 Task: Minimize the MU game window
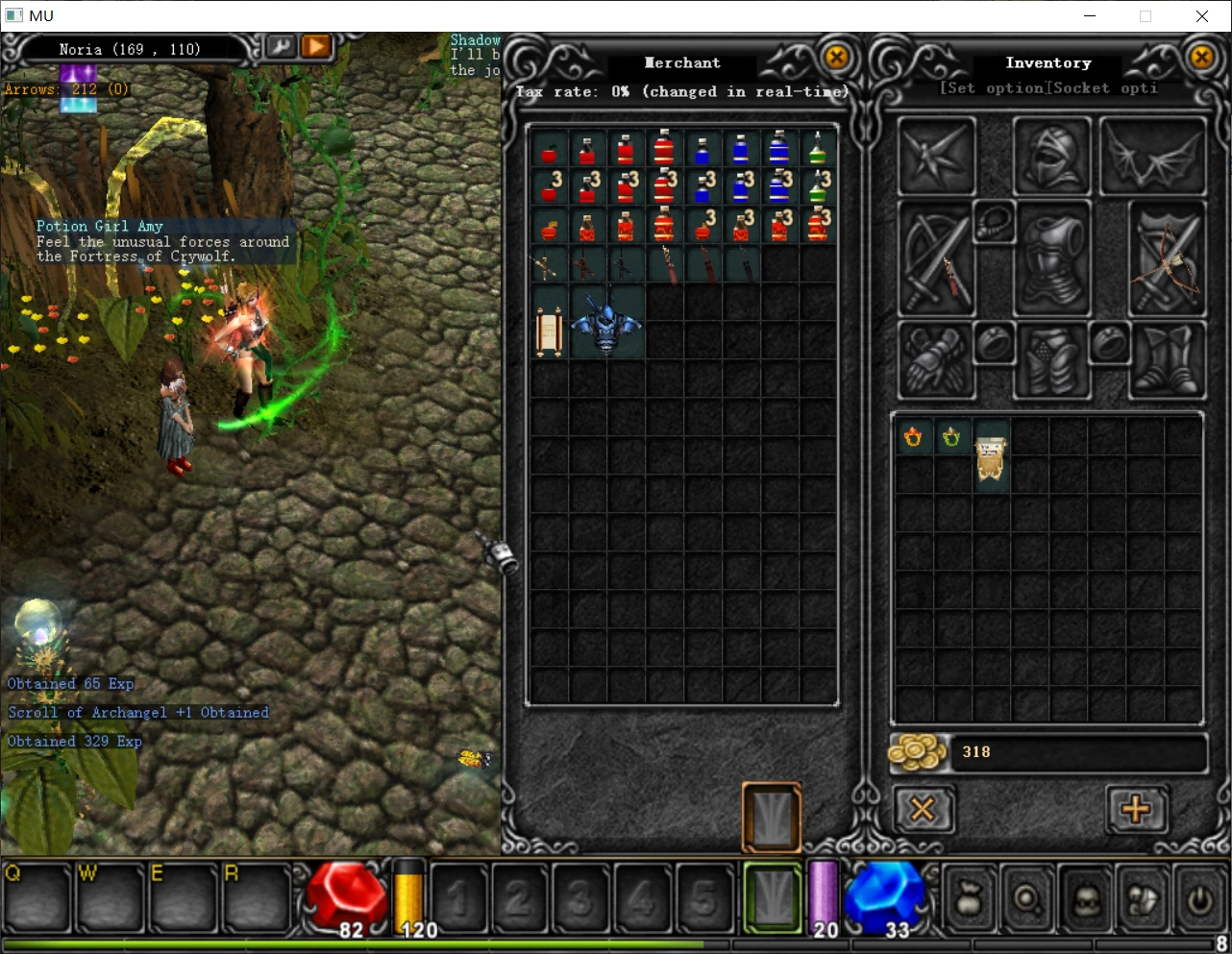click(x=1090, y=16)
